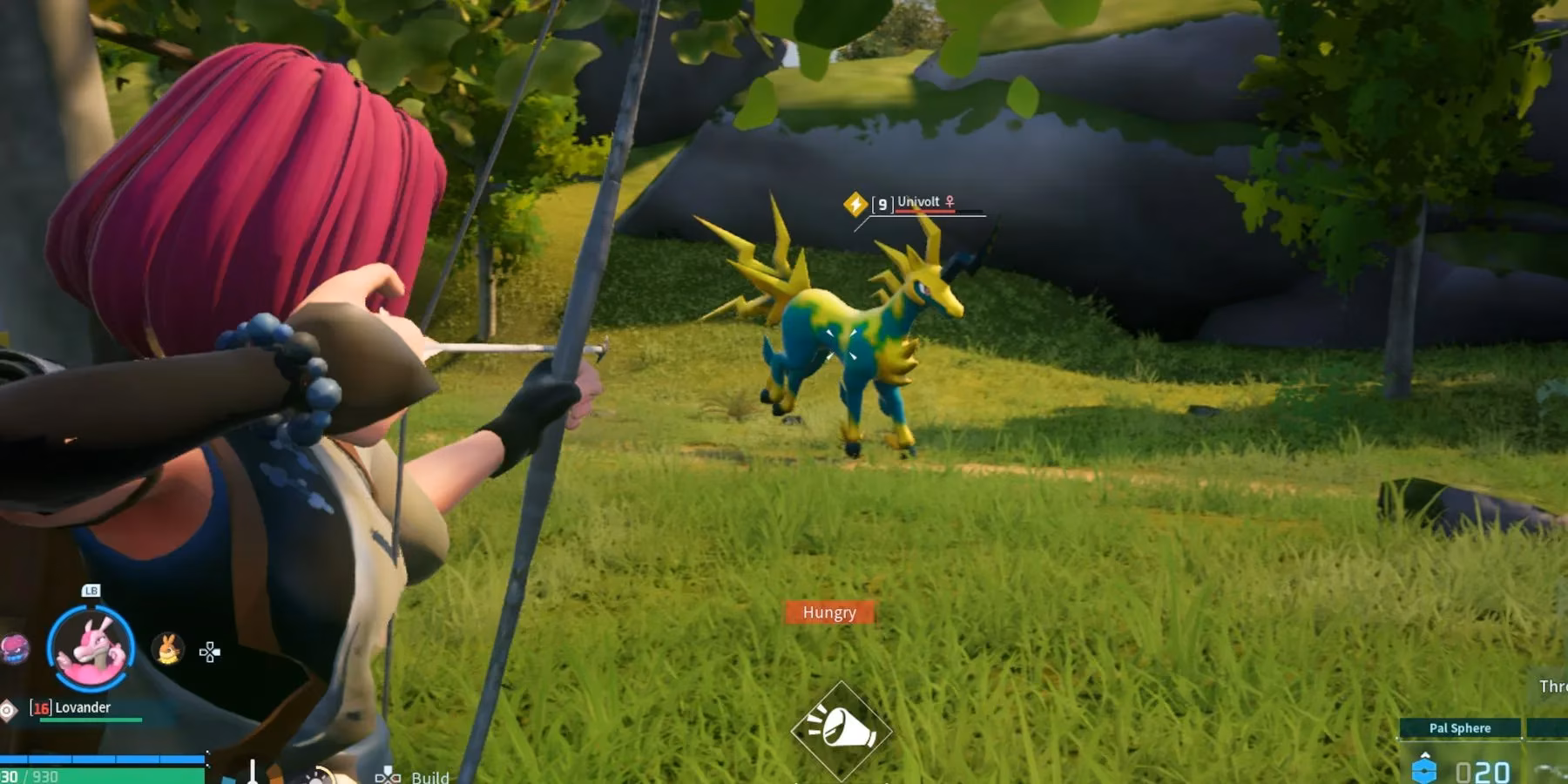
Task: Click Lovander's green health bar
Action: point(90,720)
